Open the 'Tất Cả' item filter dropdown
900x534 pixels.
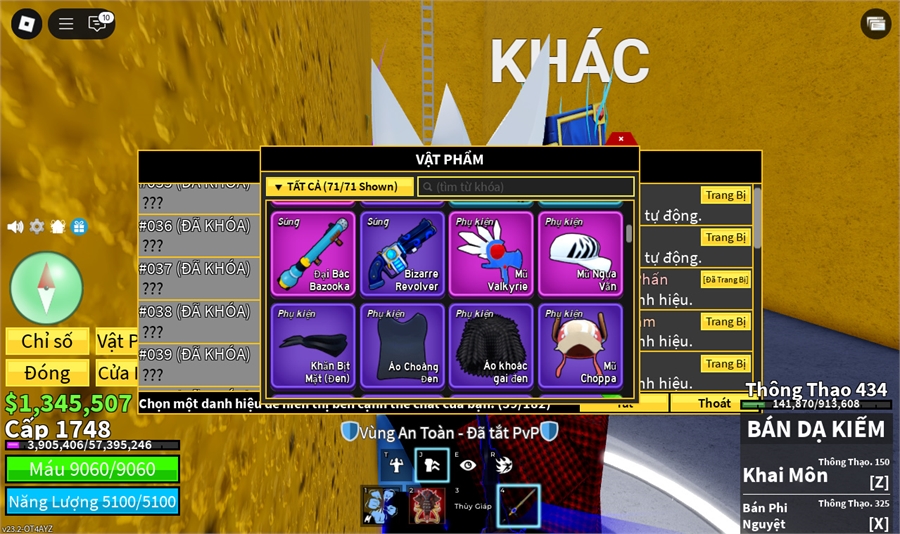[x=339, y=187]
